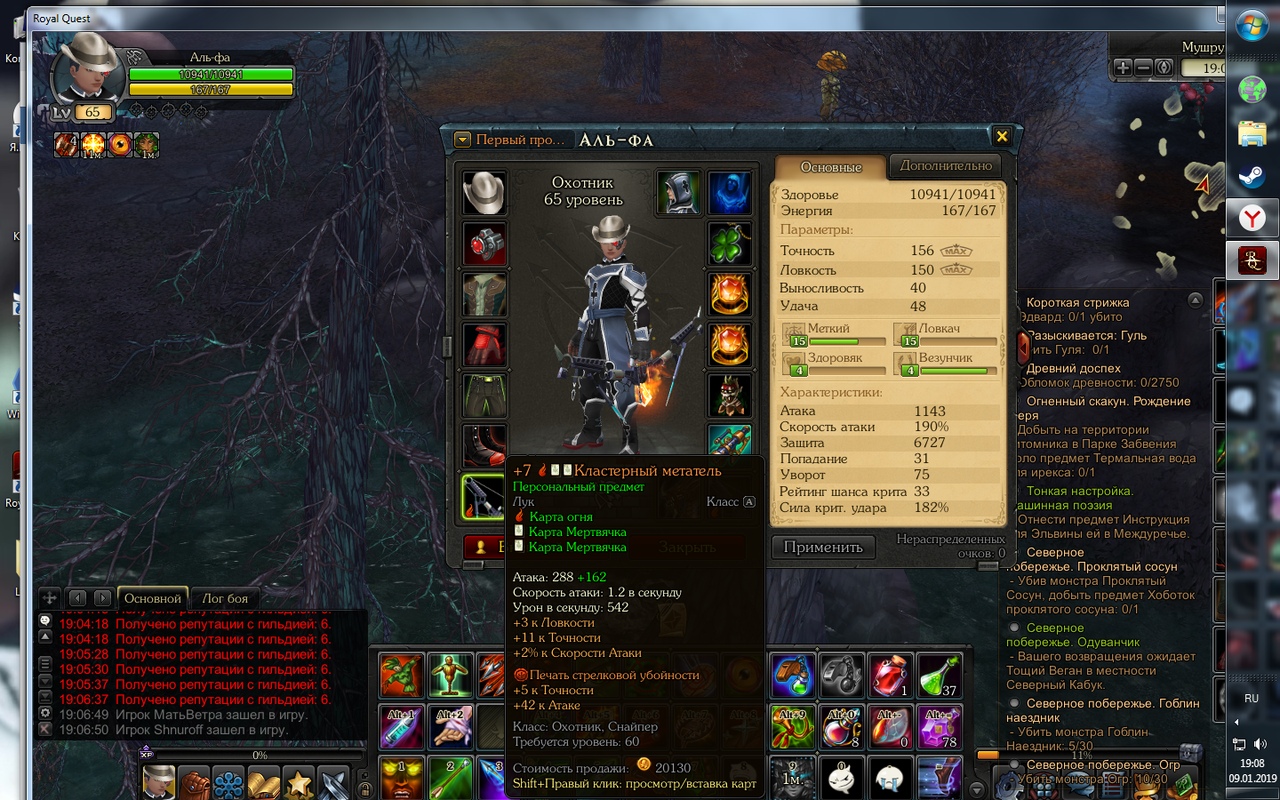
Task: Close the character sheet window
Action: (x=1001, y=137)
